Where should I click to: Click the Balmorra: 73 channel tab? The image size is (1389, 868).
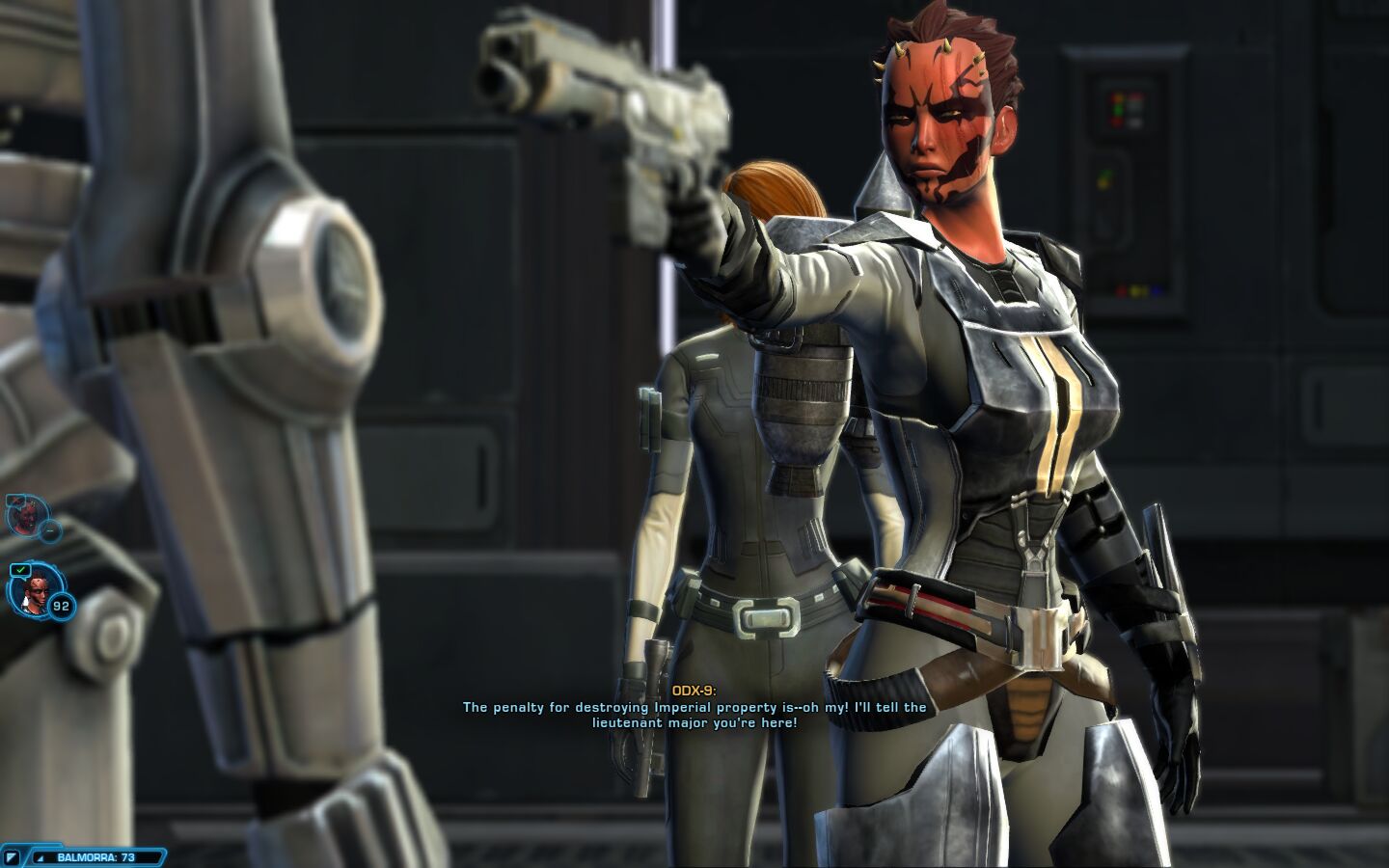tap(95, 856)
